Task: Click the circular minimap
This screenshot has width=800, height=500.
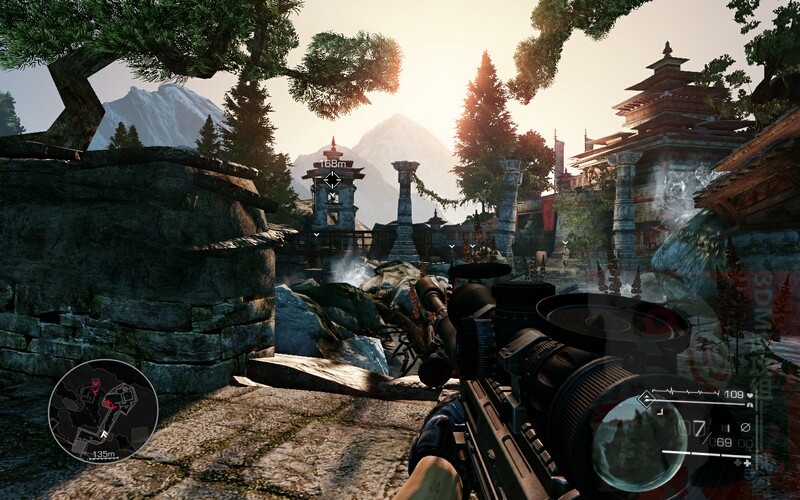Action: pos(103,410)
